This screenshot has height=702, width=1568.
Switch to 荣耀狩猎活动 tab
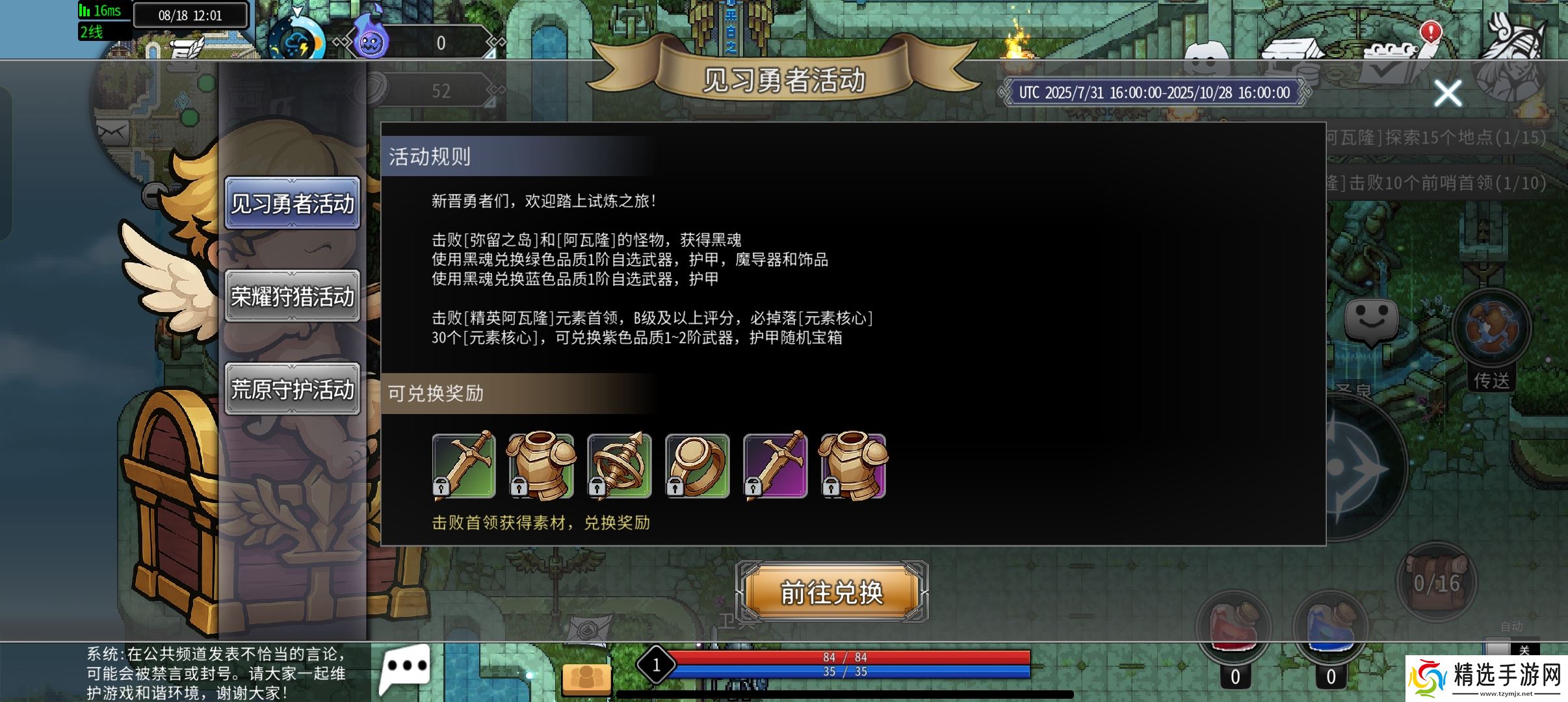coord(293,296)
